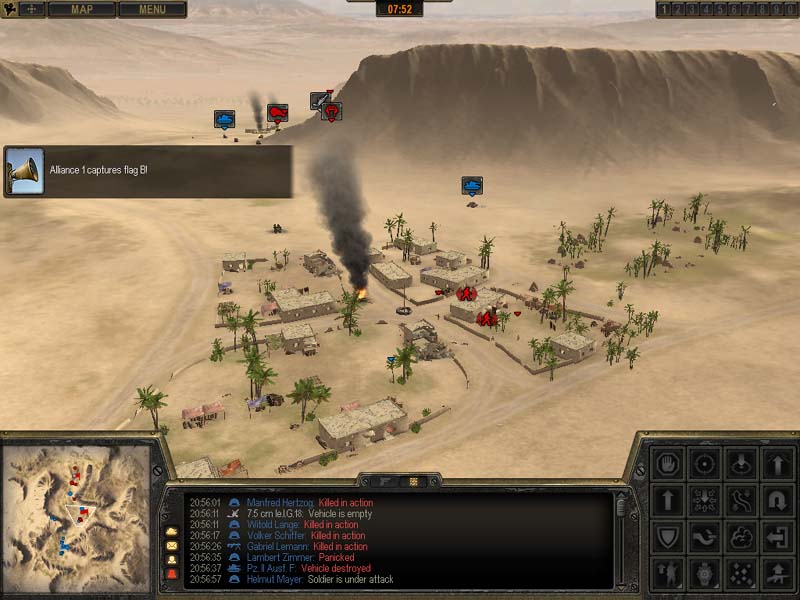Click the megaphone flag capture notification
This screenshot has height=600, width=800.
[x=24, y=170]
